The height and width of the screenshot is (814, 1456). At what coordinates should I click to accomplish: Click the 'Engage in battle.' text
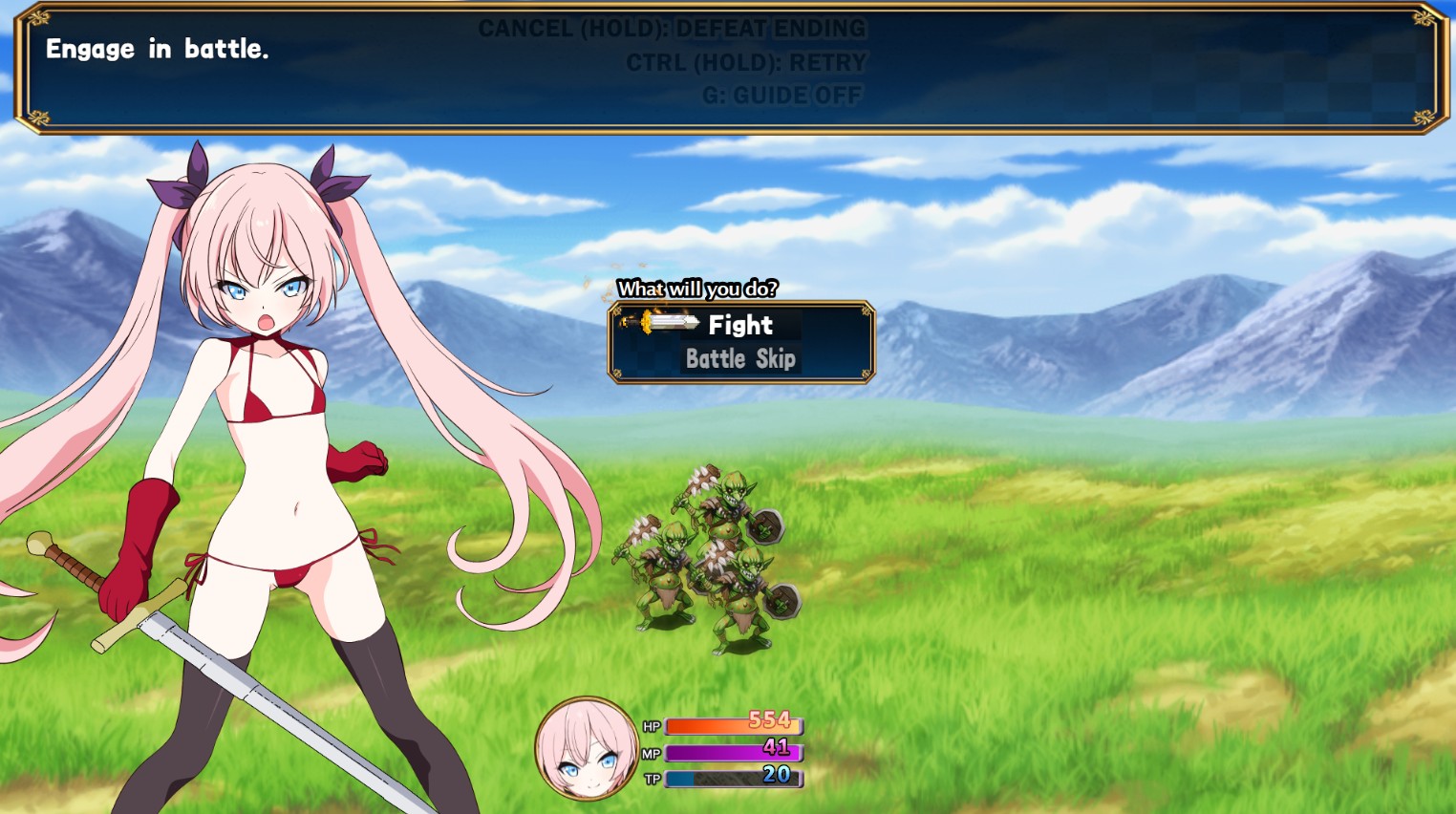click(x=160, y=50)
